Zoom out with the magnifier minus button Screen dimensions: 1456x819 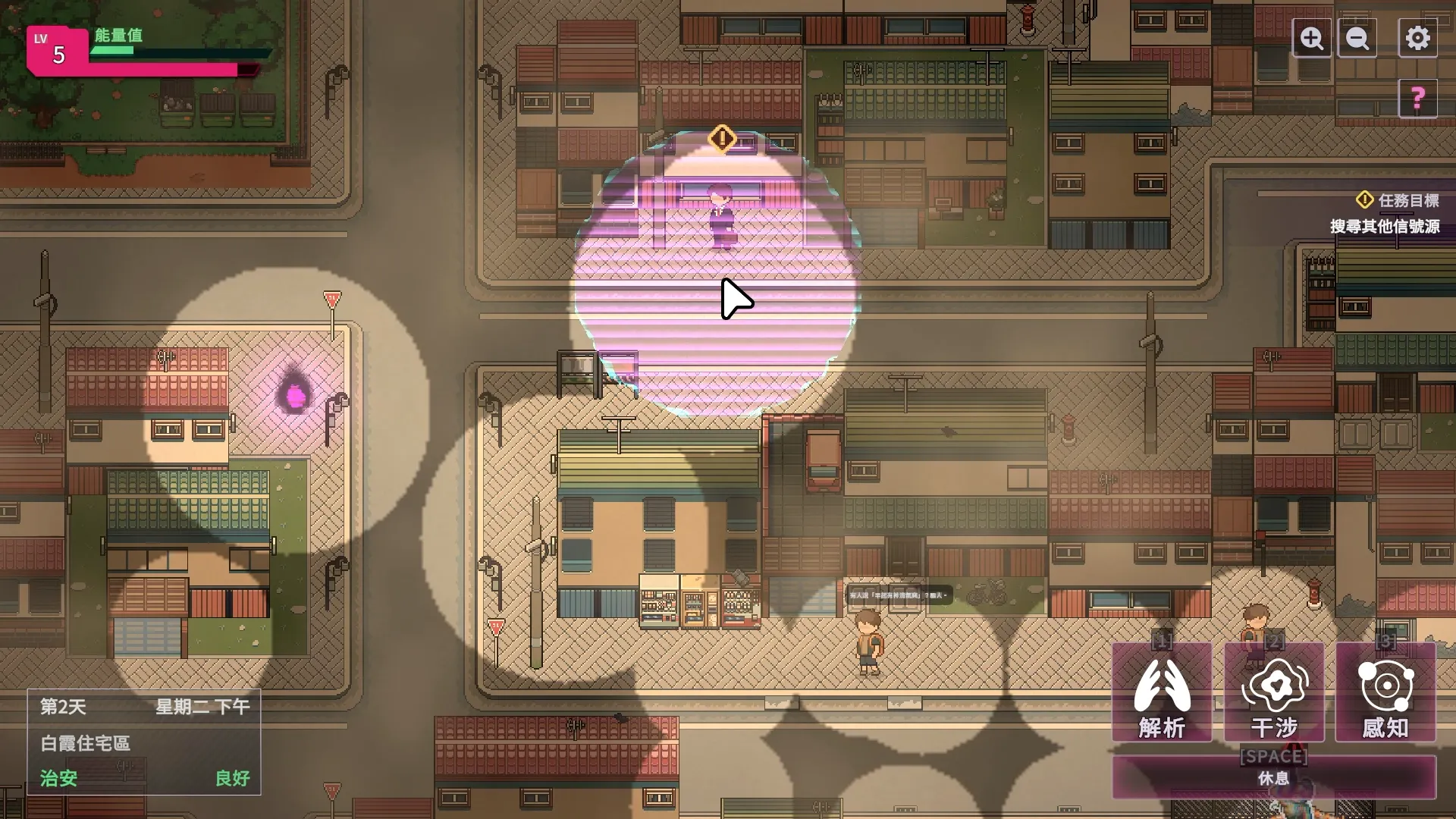pyautogui.click(x=1357, y=38)
